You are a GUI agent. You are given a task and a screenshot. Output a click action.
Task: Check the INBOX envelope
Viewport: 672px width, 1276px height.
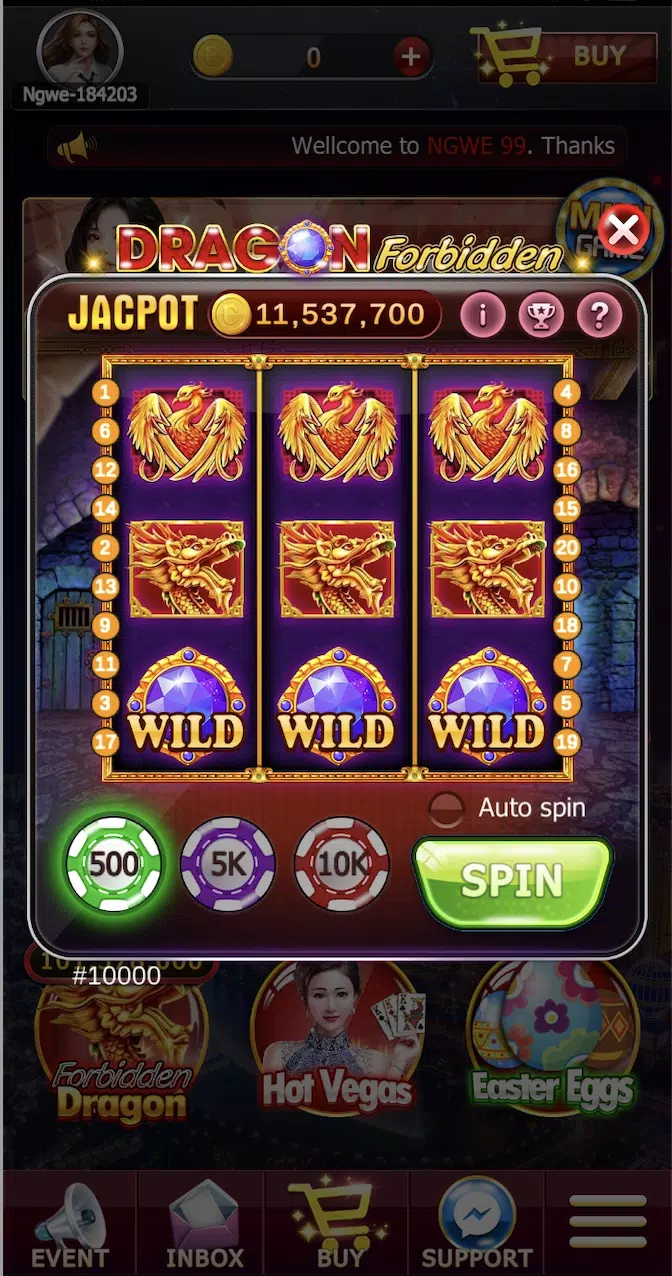204,1225
